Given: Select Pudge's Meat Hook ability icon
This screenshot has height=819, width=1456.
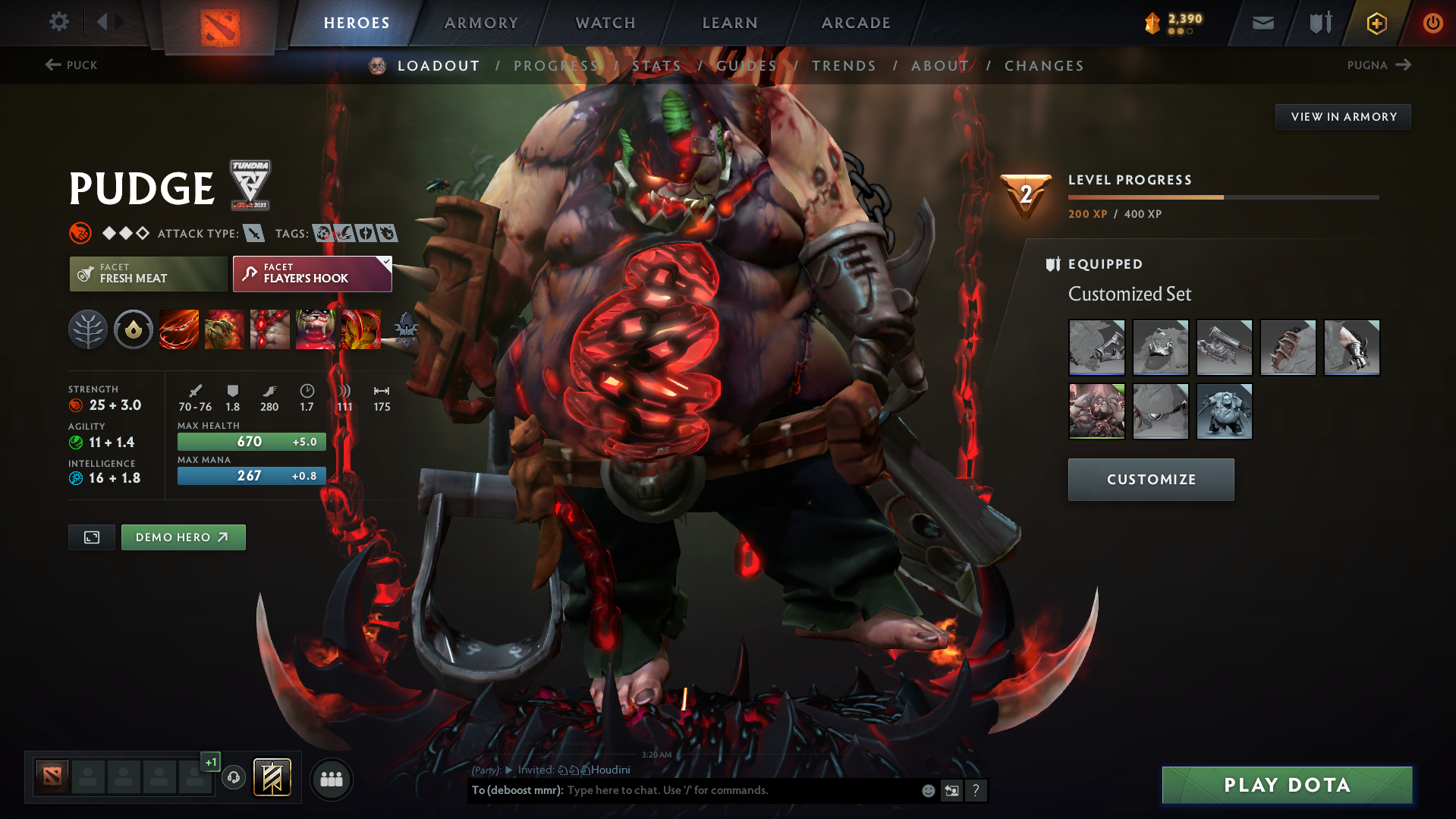Looking at the screenshot, I should [x=179, y=329].
